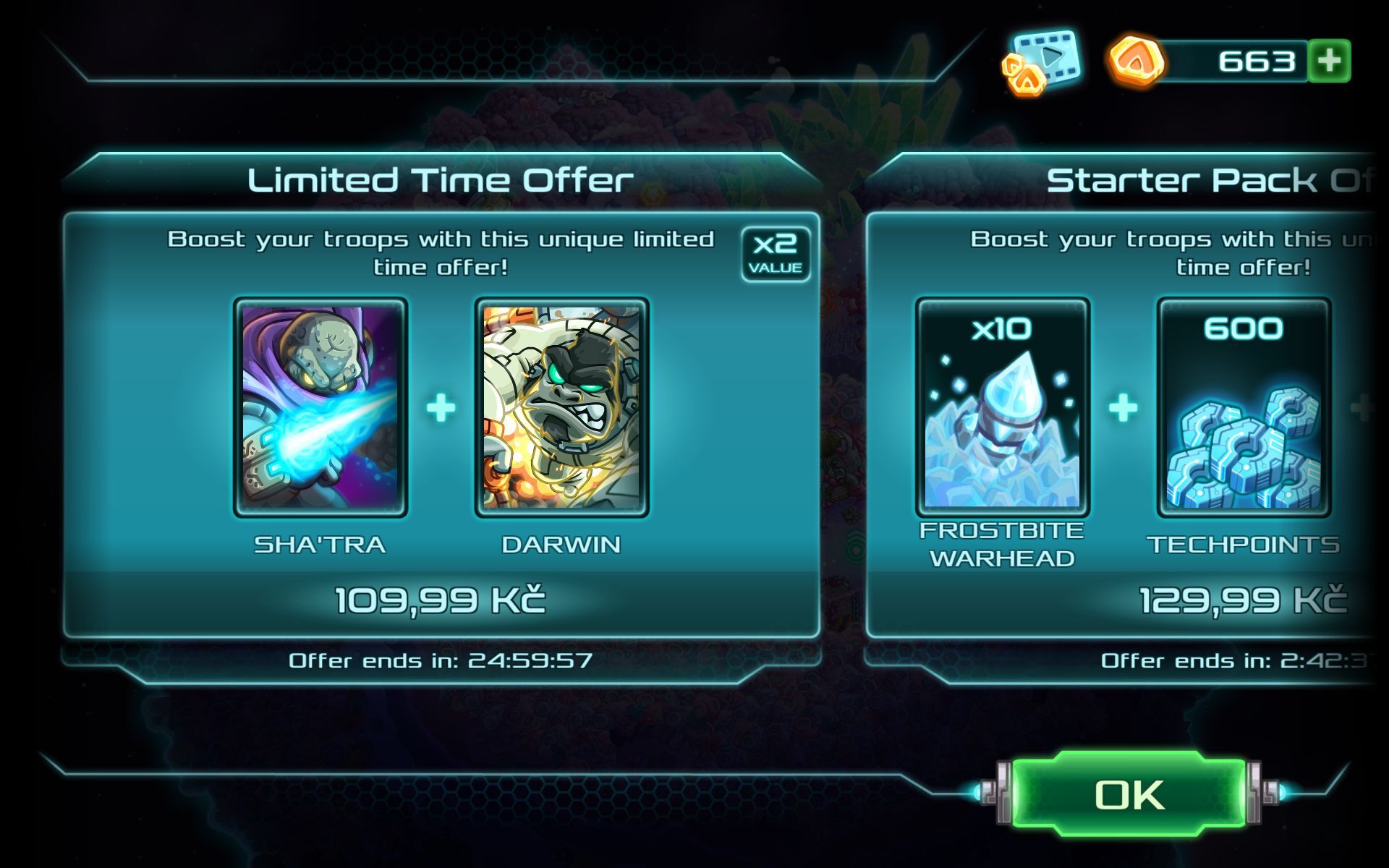This screenshot has height=868, width=1389.
Task: Pick the 600 Techpoints card
Action: tap(1243, 407)
